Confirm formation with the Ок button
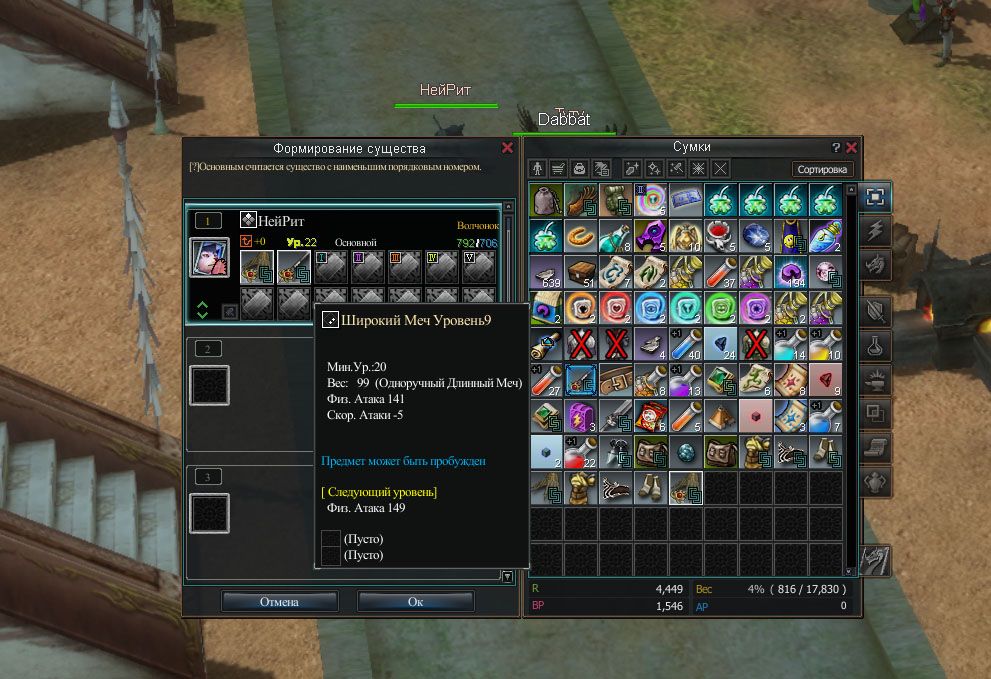This screenshot has height=679, width=991. pos(415,602)
